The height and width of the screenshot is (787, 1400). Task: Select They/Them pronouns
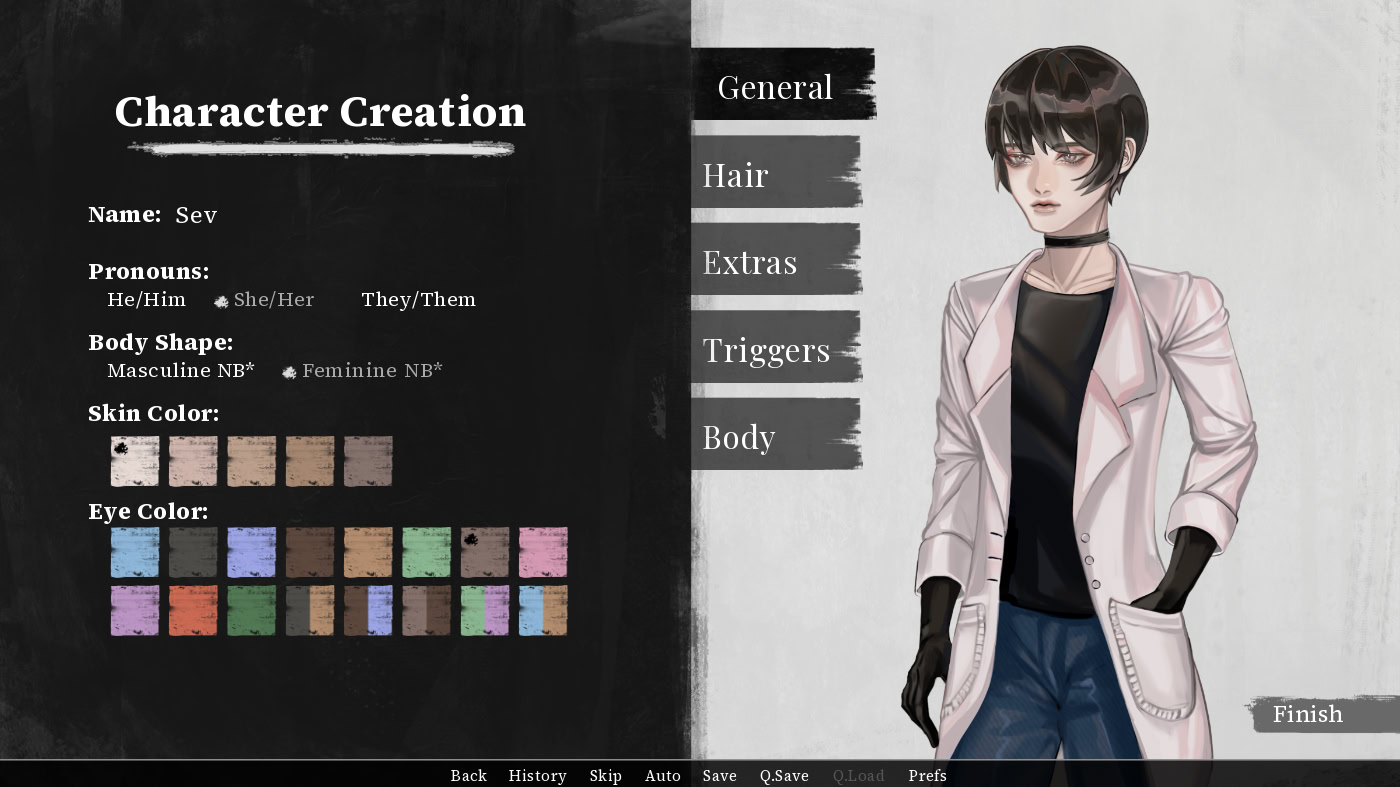419,299
